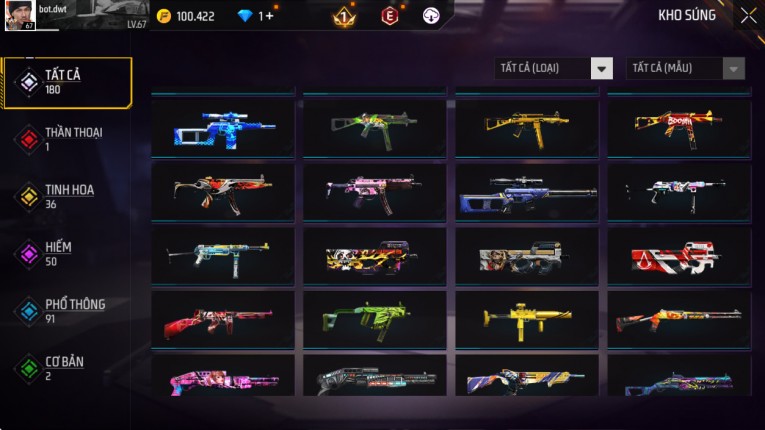Close the Kho Súng screen
Screen dimensions: 765x430
pyautogui.click(x=748, y=15)
